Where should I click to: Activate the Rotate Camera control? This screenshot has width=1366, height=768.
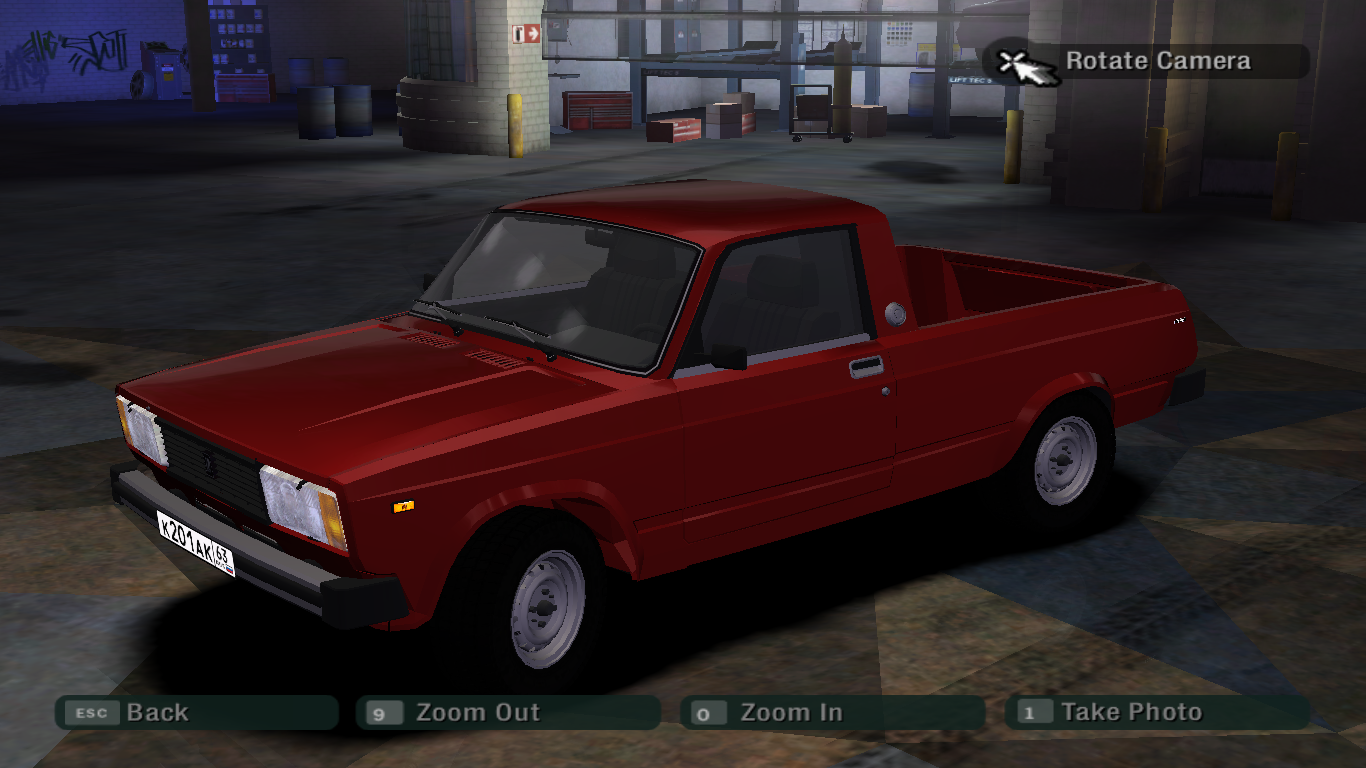tap(1146, 62)
